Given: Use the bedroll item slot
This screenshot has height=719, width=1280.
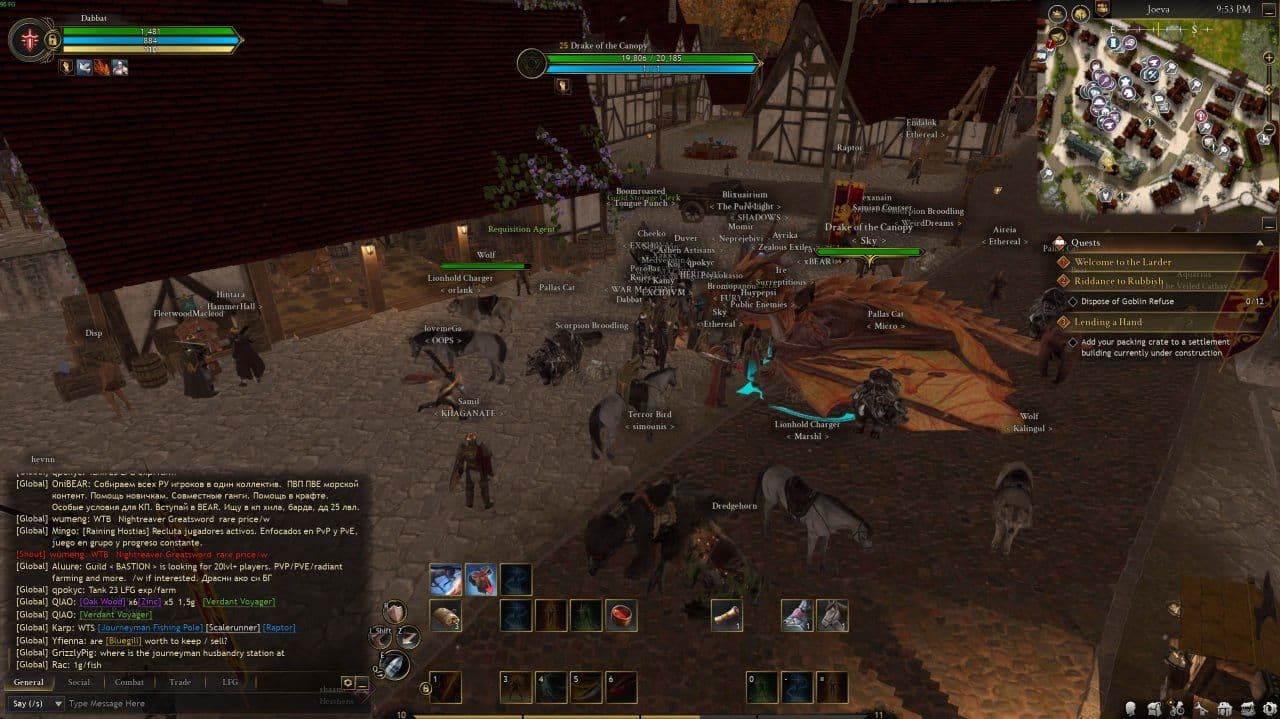Looking at the screenshot, I should click(445, 615).
